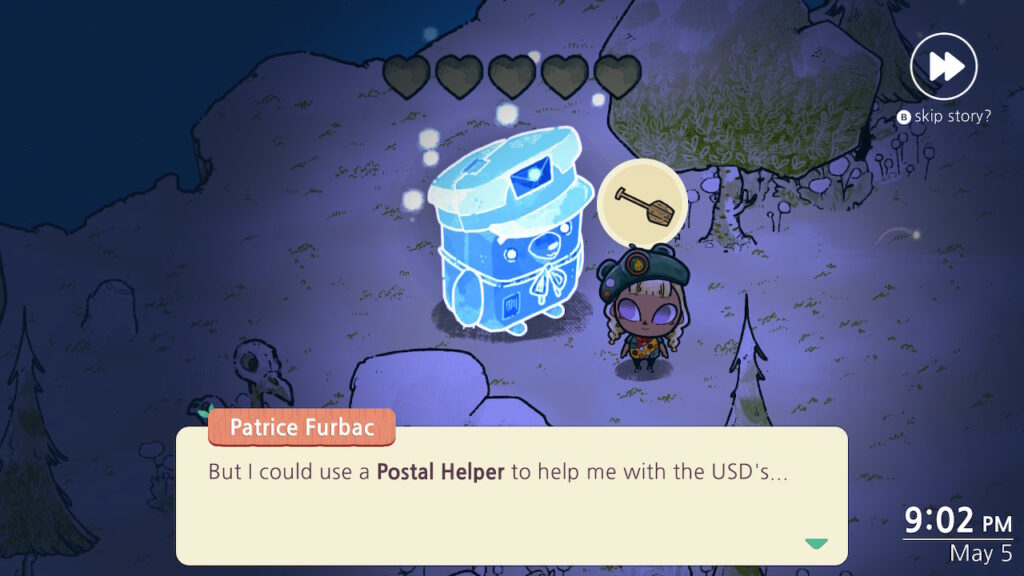Skip the story with the fast-forward button
Image resolution: width=1024 pixels, height=576 pixels.
tap(944, 66)
